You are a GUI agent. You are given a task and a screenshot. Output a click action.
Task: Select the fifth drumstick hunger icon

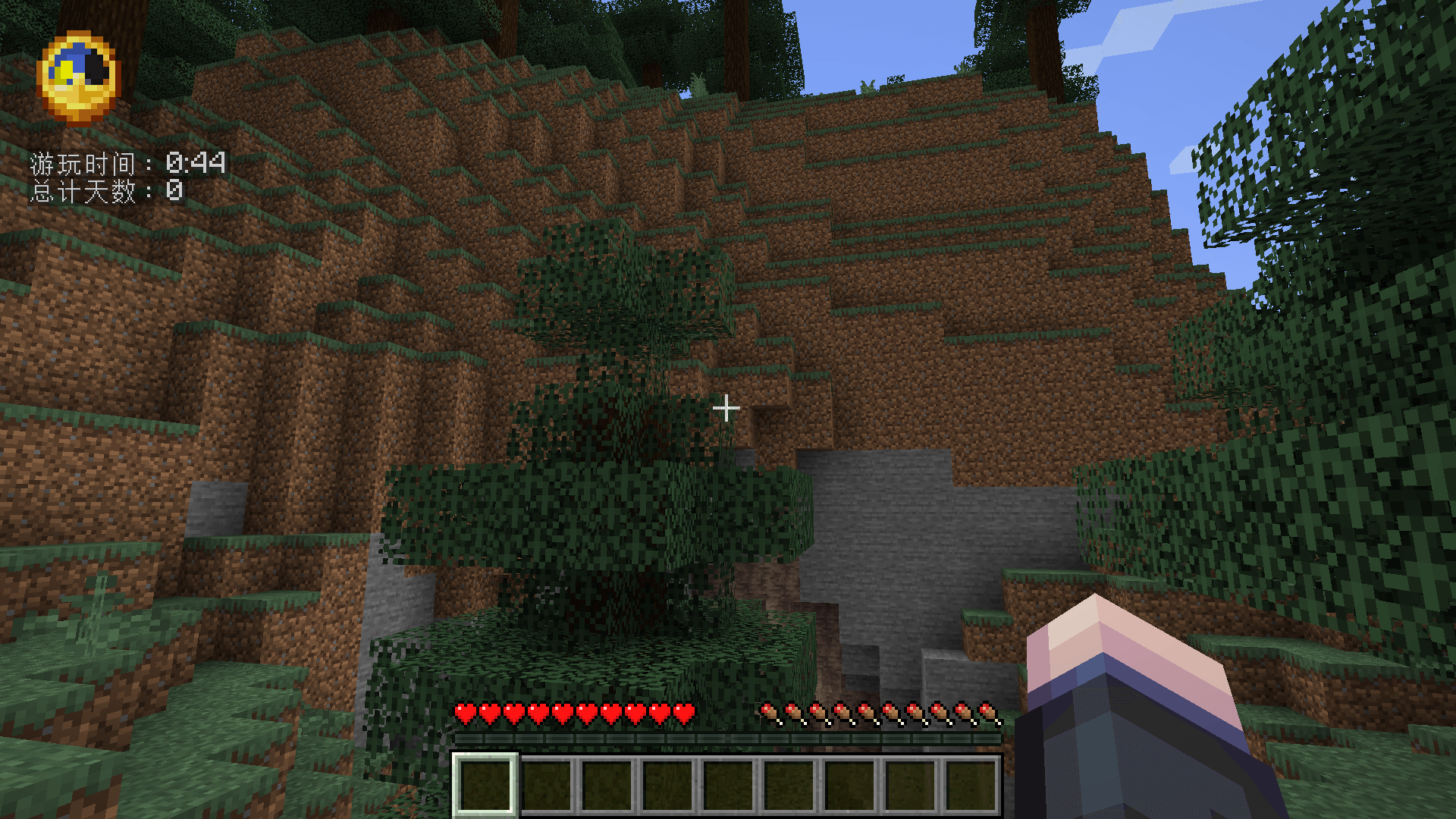click(x=867, y=713)
